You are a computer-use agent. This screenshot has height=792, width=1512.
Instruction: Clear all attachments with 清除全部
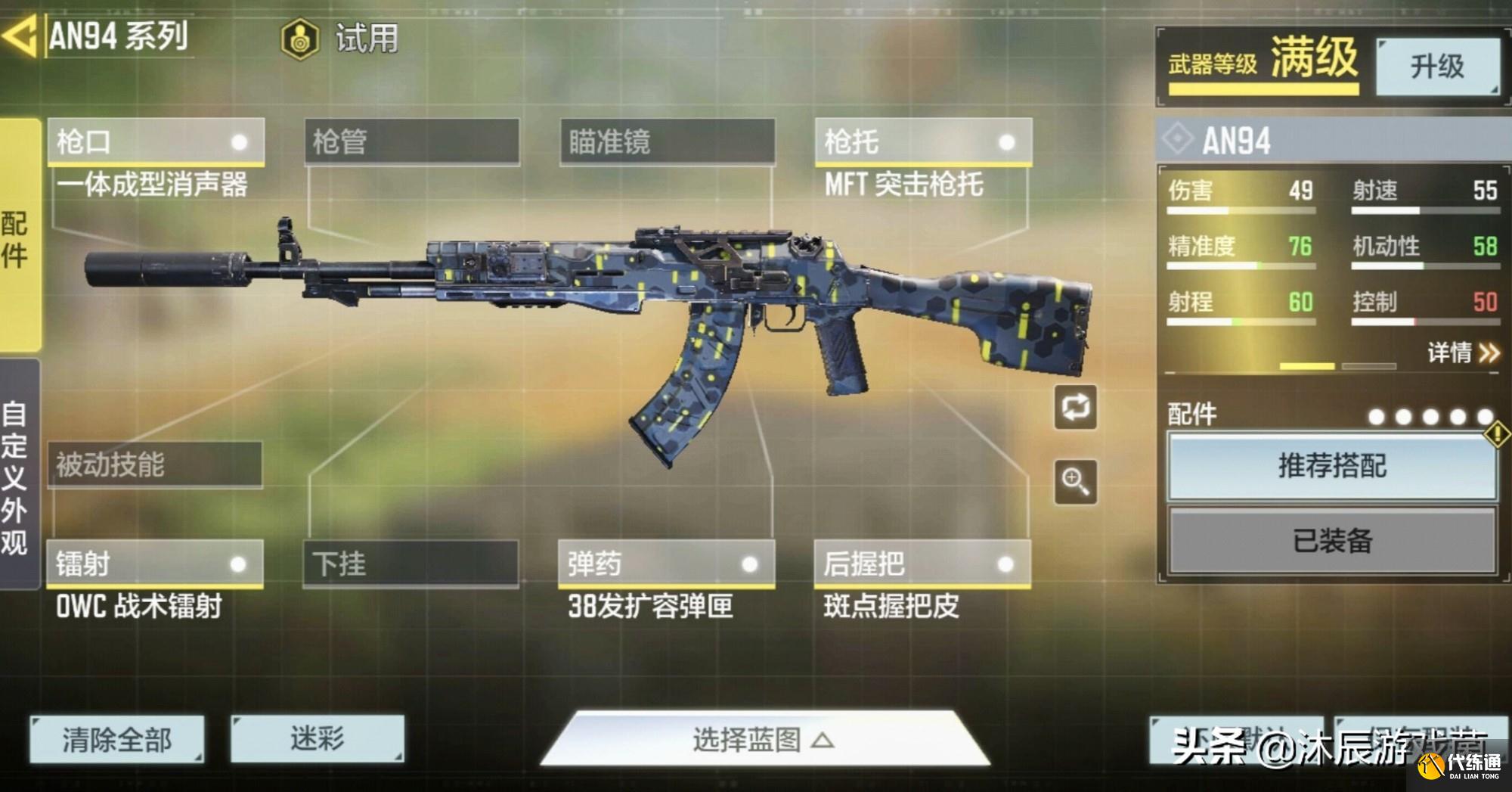tap(117, 739)
